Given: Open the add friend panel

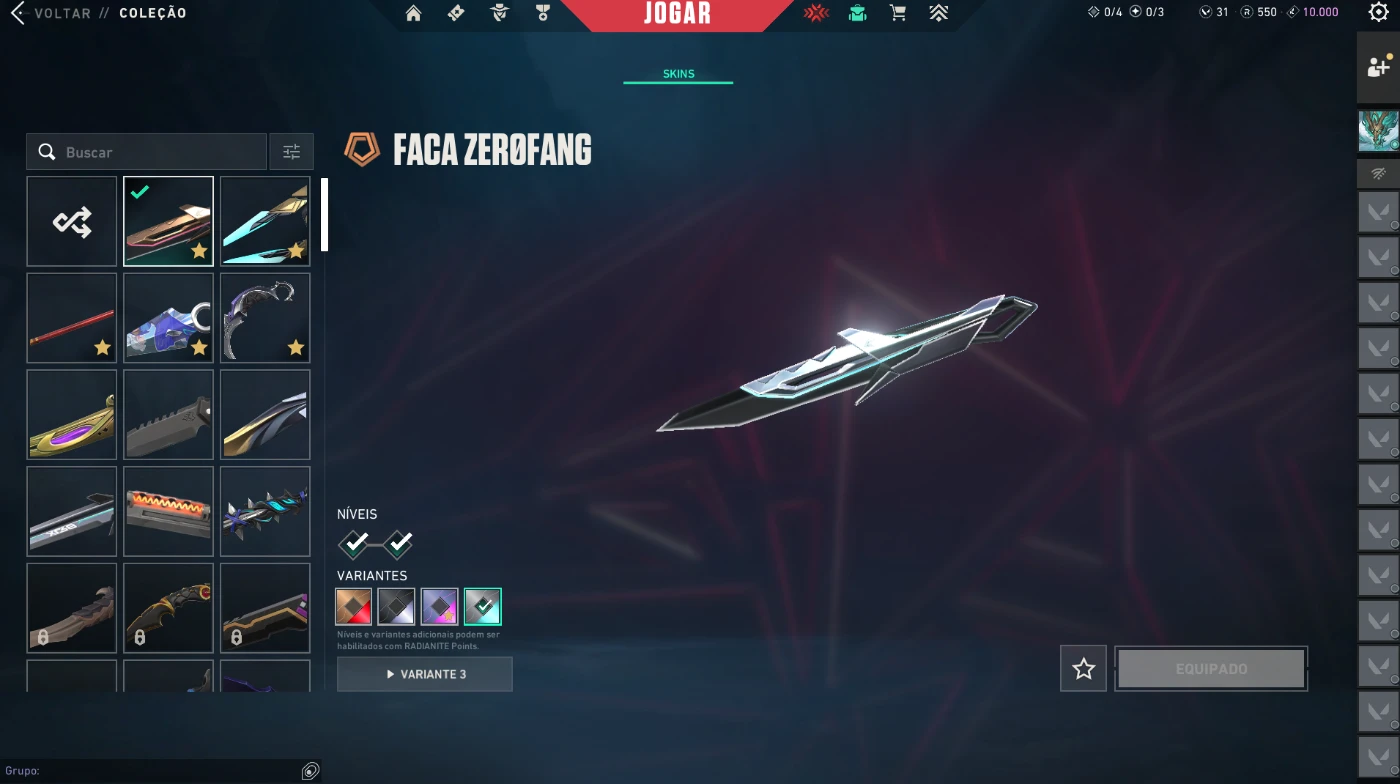Looking at the screenshot, I should 1378,67.
